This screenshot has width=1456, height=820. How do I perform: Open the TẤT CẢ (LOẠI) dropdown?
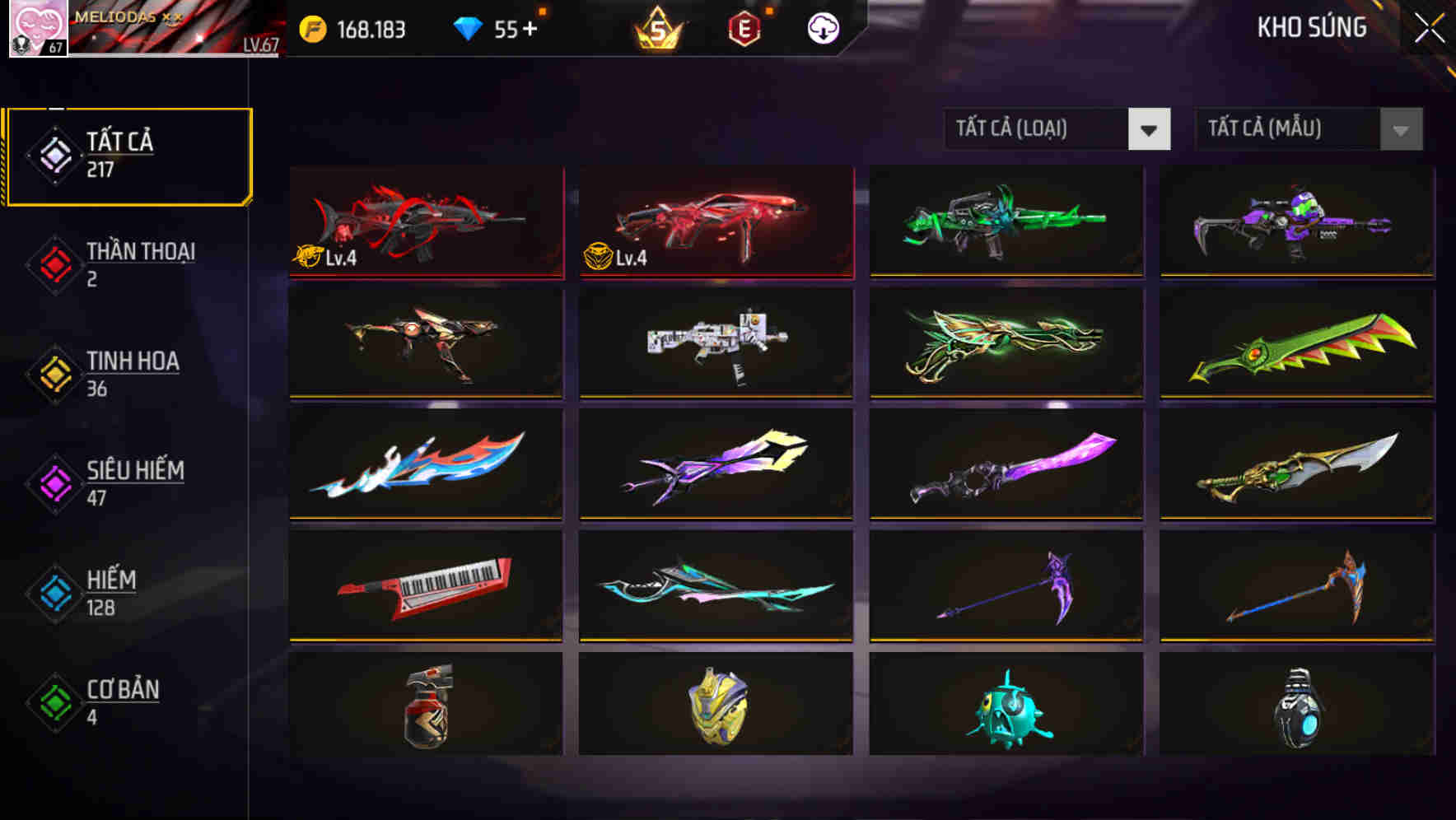1038,129
